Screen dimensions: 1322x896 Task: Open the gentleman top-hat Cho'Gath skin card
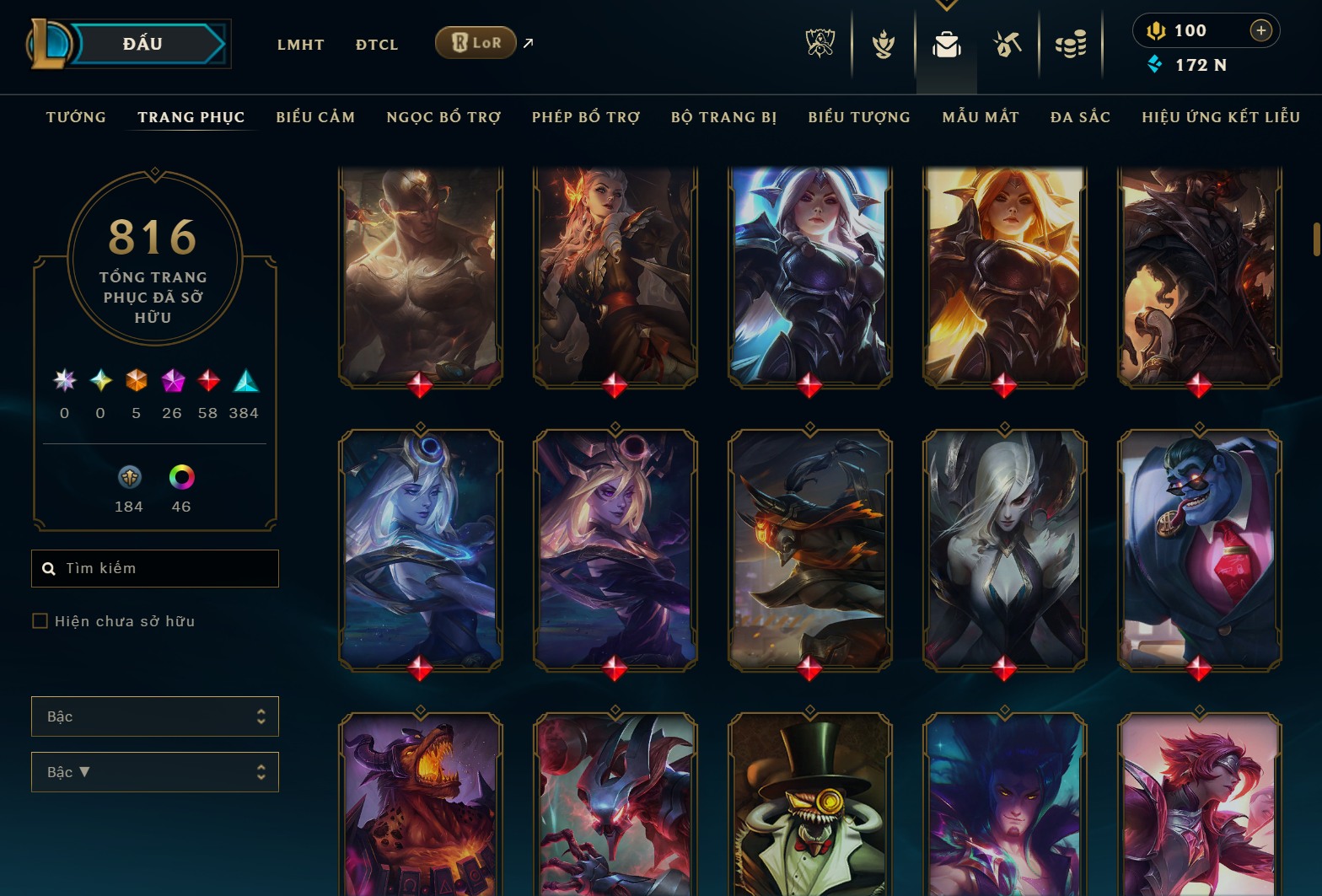pyautogui.click(x=809, y=808)
